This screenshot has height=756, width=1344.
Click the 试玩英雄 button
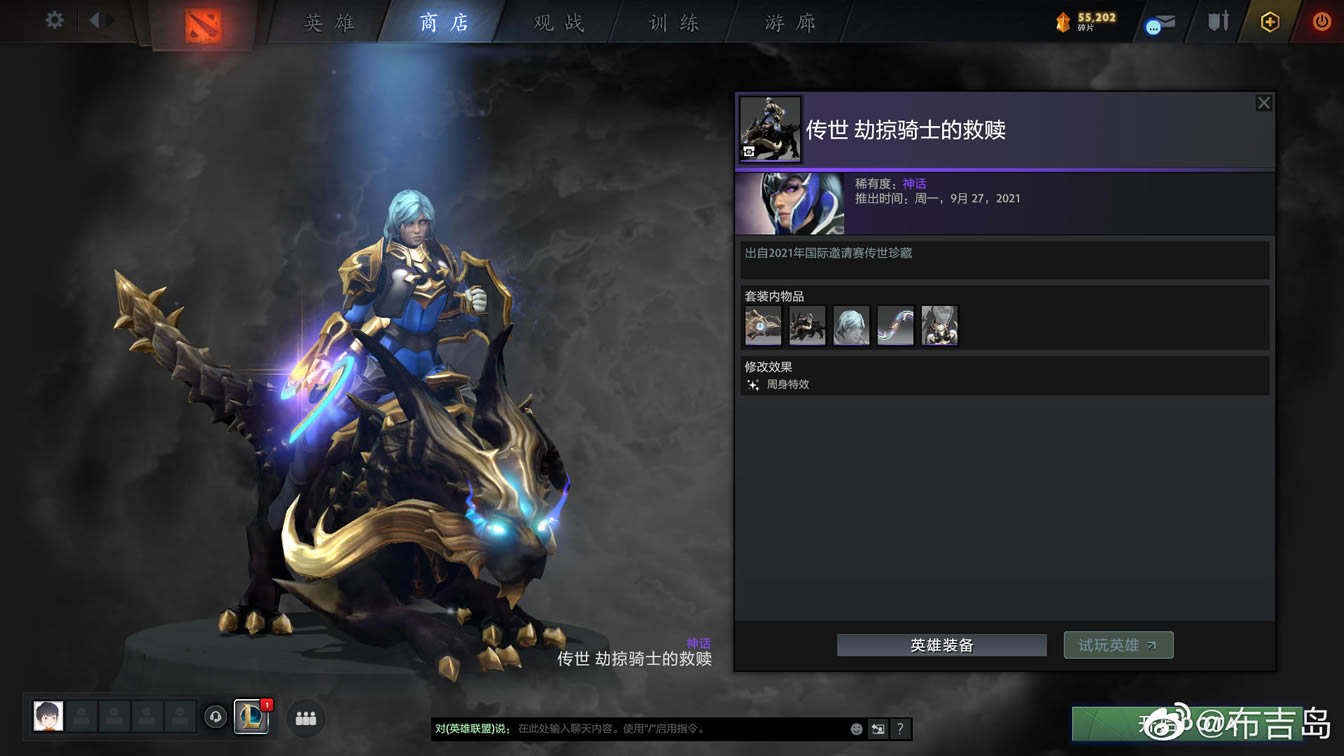pos(1118,645)
